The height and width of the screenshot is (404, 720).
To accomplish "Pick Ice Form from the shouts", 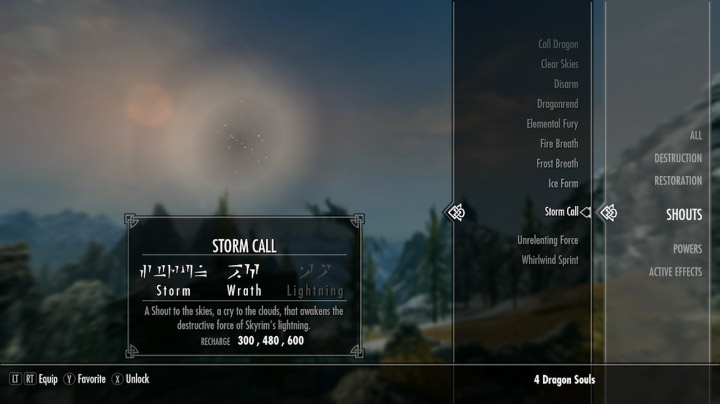I will (563, 184).
